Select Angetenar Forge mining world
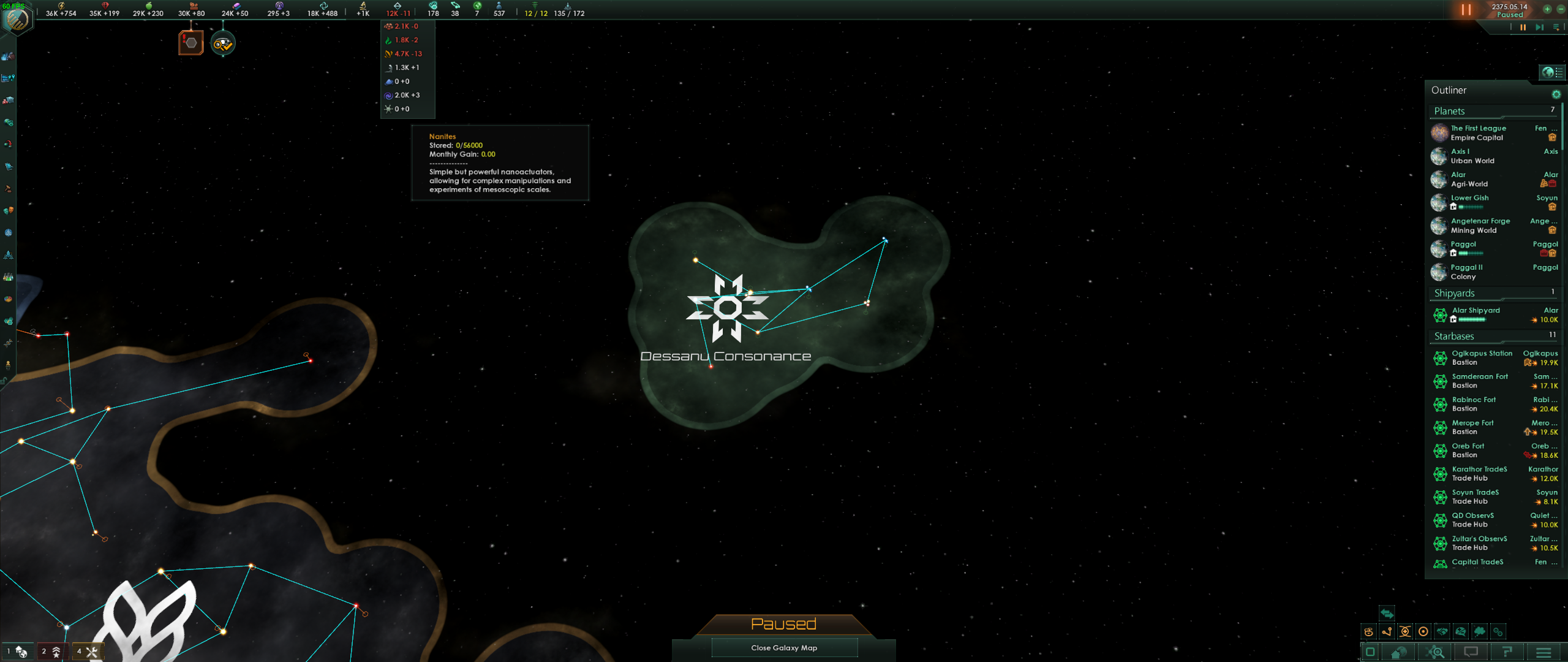 [x=1479, y=226]
